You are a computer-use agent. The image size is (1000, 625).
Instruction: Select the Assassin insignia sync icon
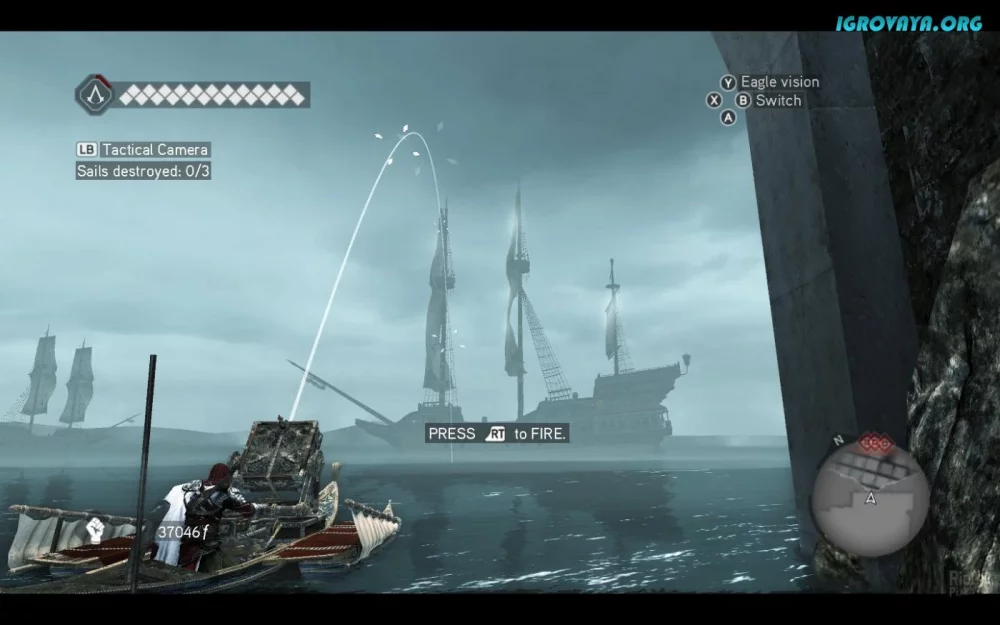96,95
